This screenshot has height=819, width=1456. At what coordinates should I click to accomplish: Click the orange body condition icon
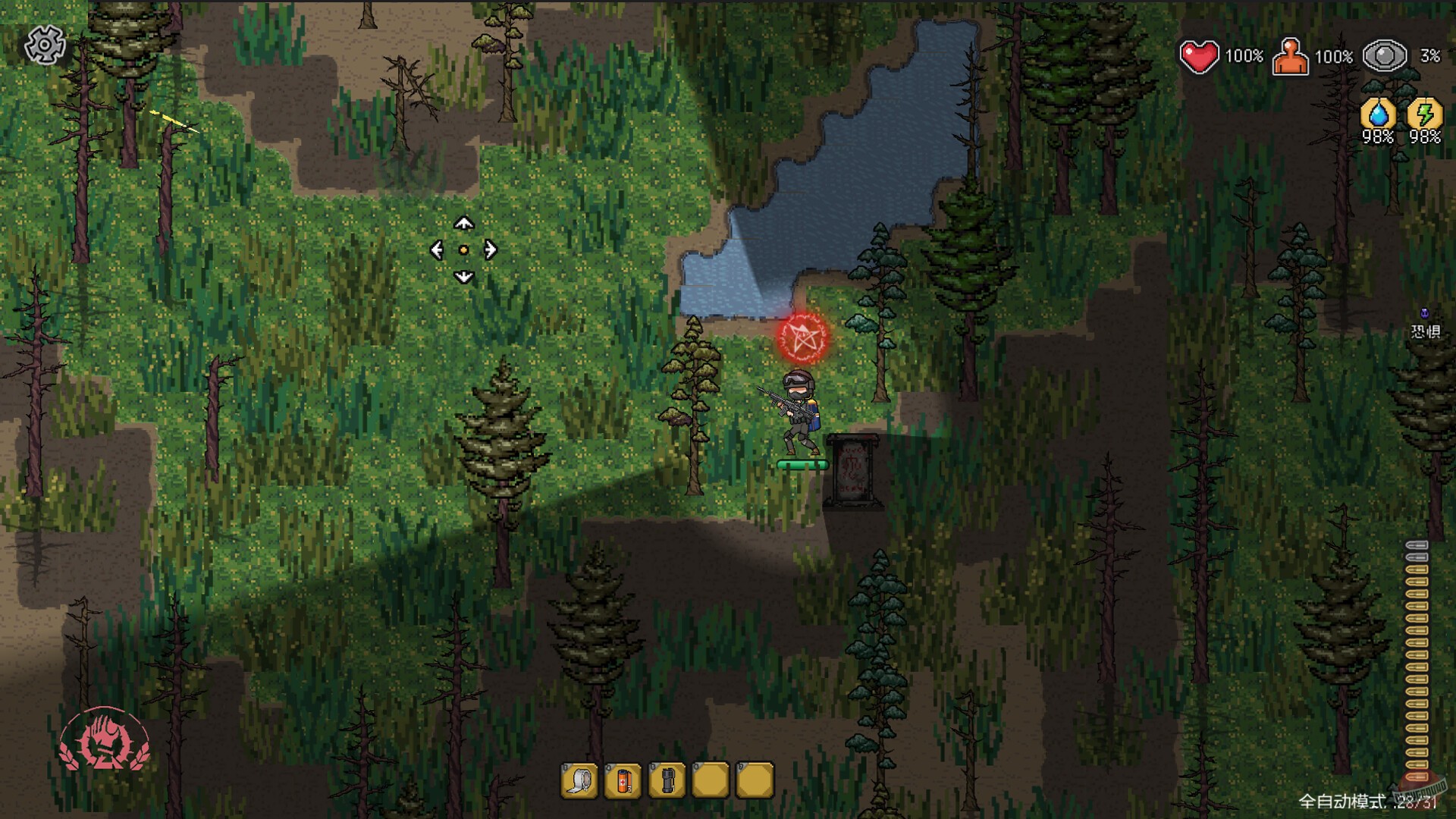(1291, 55)
